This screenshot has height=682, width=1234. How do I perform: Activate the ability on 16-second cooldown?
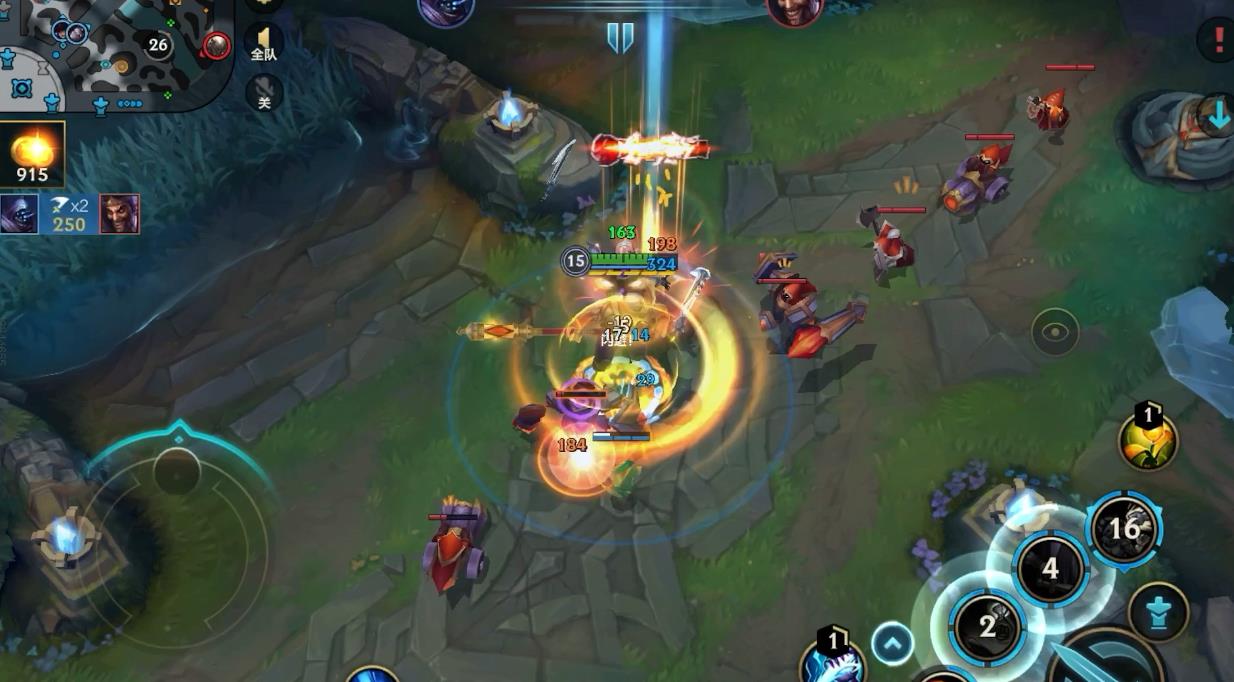pos(1124,528)
